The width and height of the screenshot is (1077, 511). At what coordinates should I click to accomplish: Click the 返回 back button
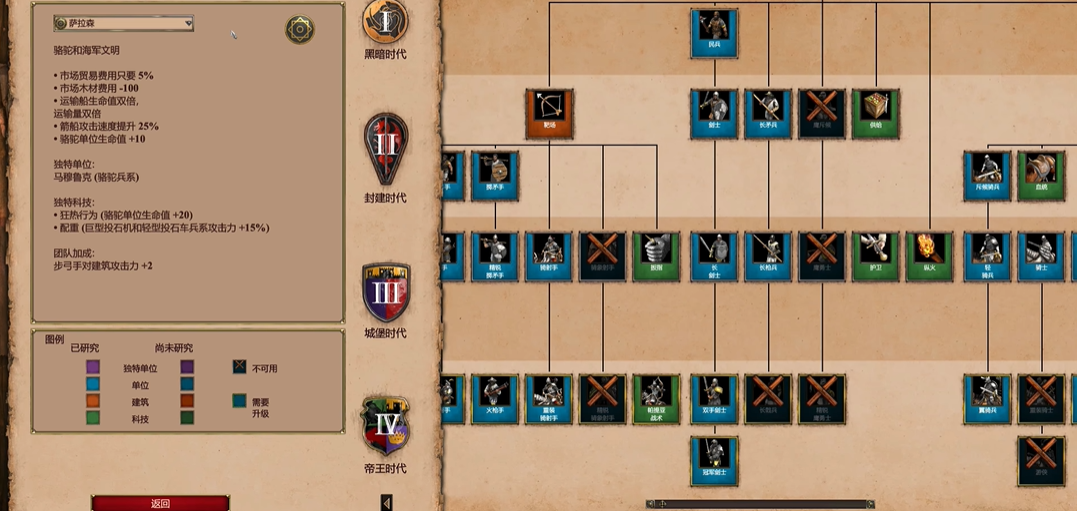click(x=160, y=503)
